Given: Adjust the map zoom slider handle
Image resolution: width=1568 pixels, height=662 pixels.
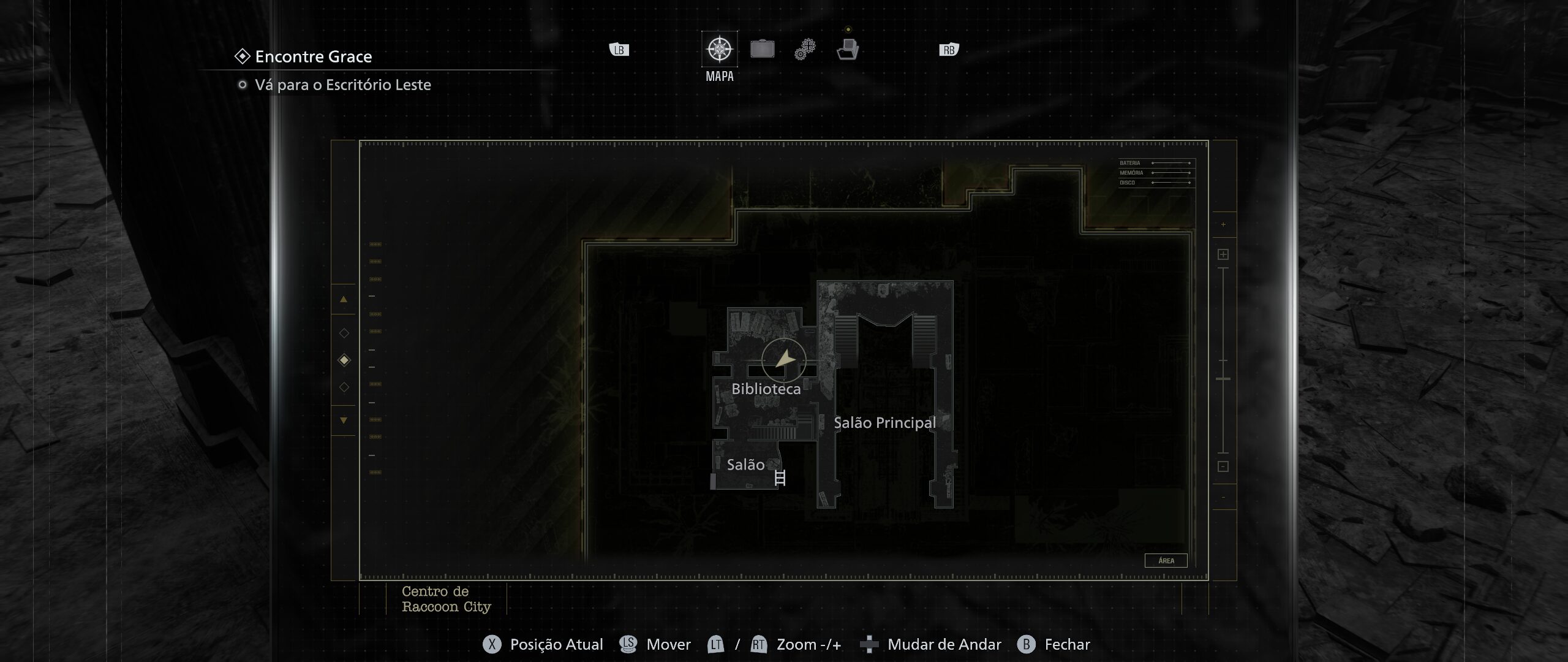Looking at the screenshot, I should pyautogui.click(x=1223, y=379).
